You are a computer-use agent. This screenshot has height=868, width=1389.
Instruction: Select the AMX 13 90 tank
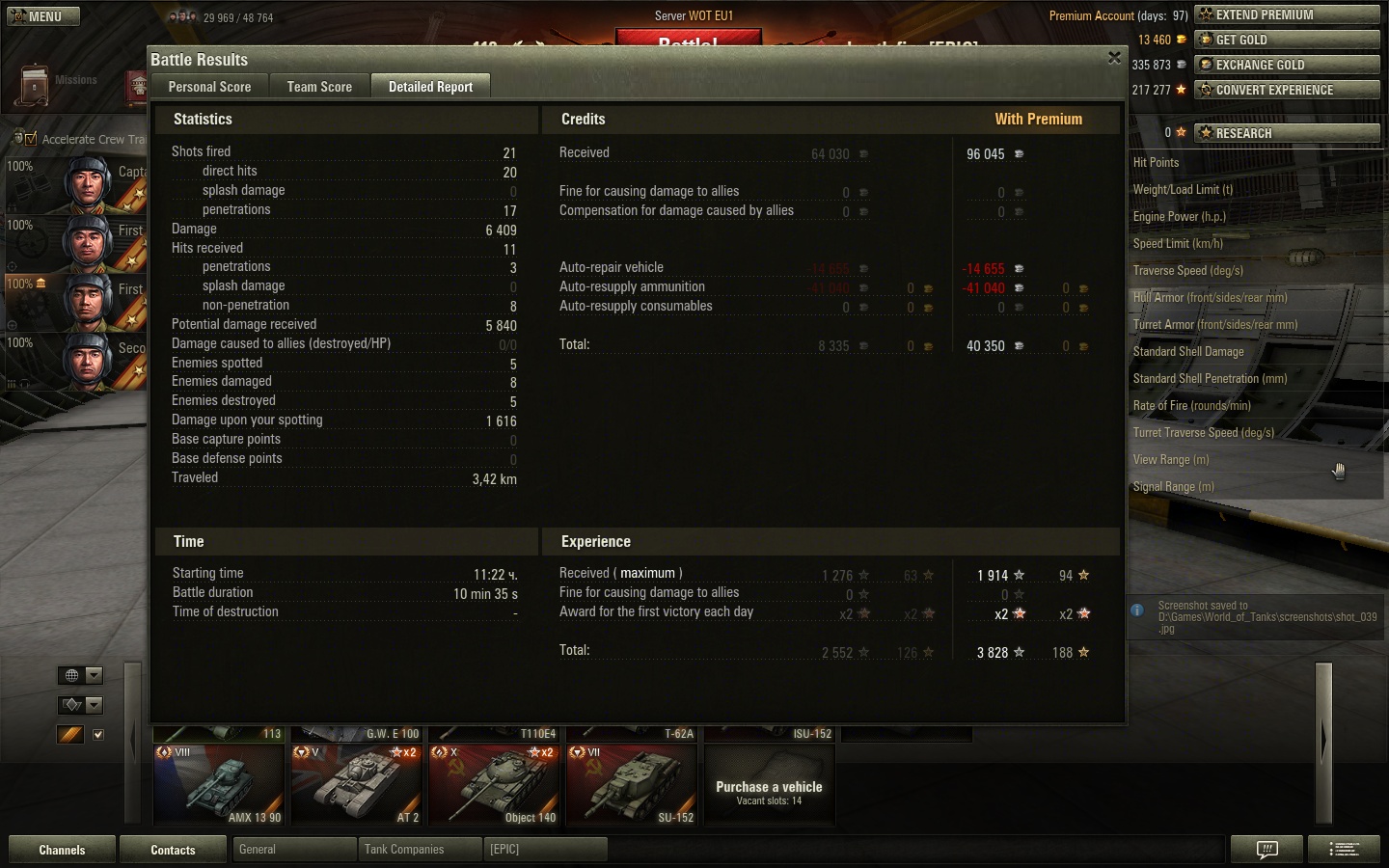click(x=219, y=784)
